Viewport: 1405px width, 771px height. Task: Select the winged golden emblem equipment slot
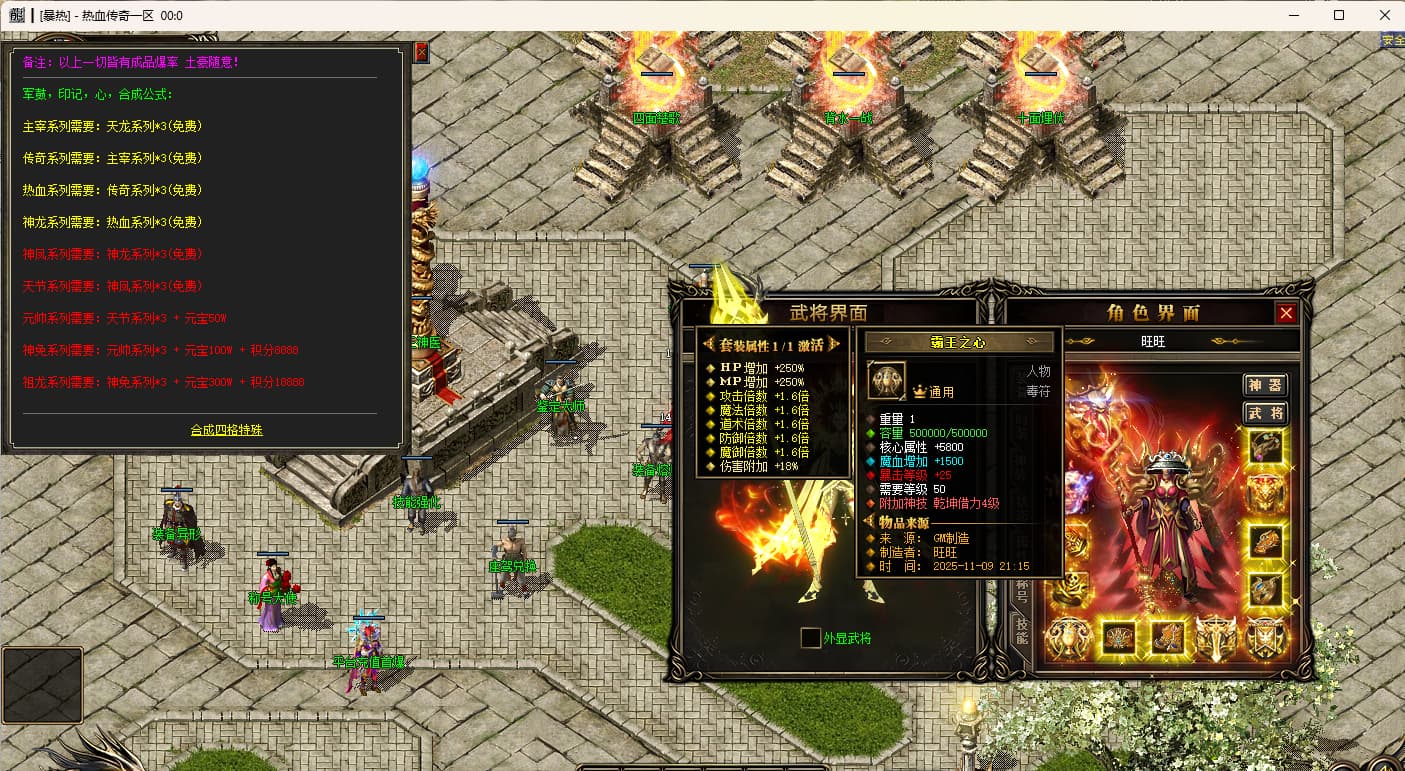coord(1216,638)
